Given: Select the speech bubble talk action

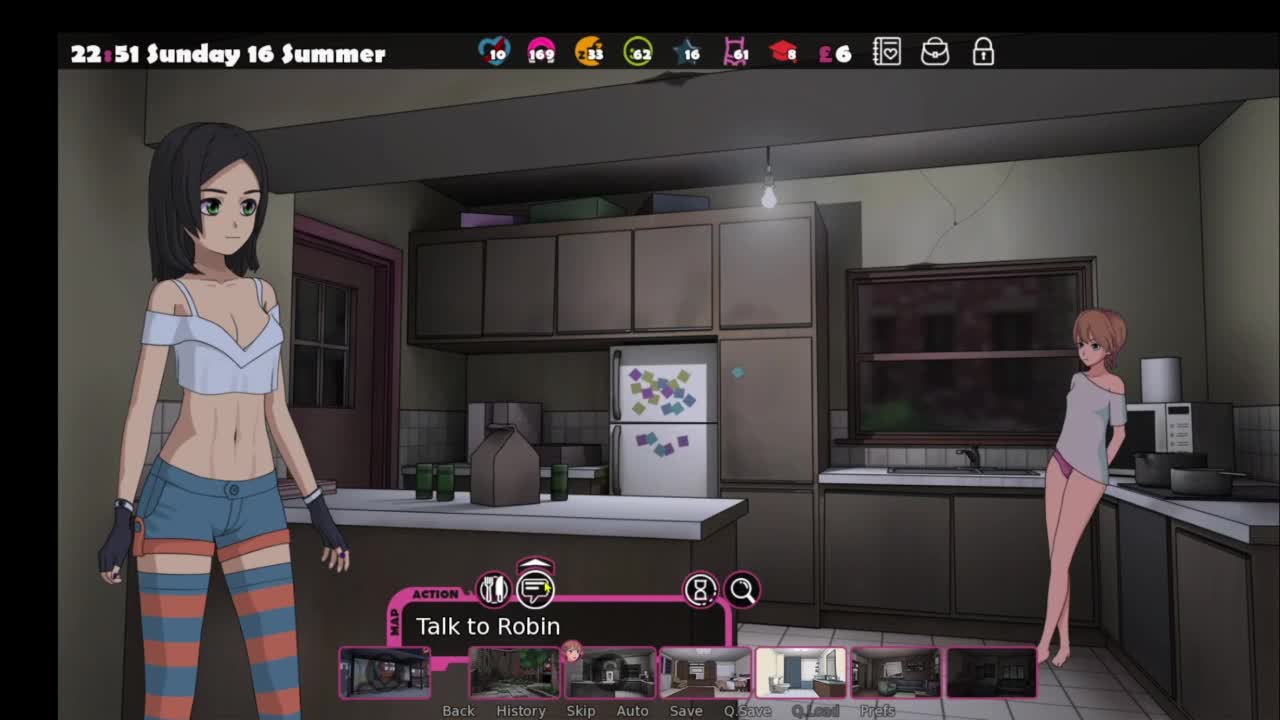Looking at the screenshot, I should pyautogui.click(x=536, y=590).
